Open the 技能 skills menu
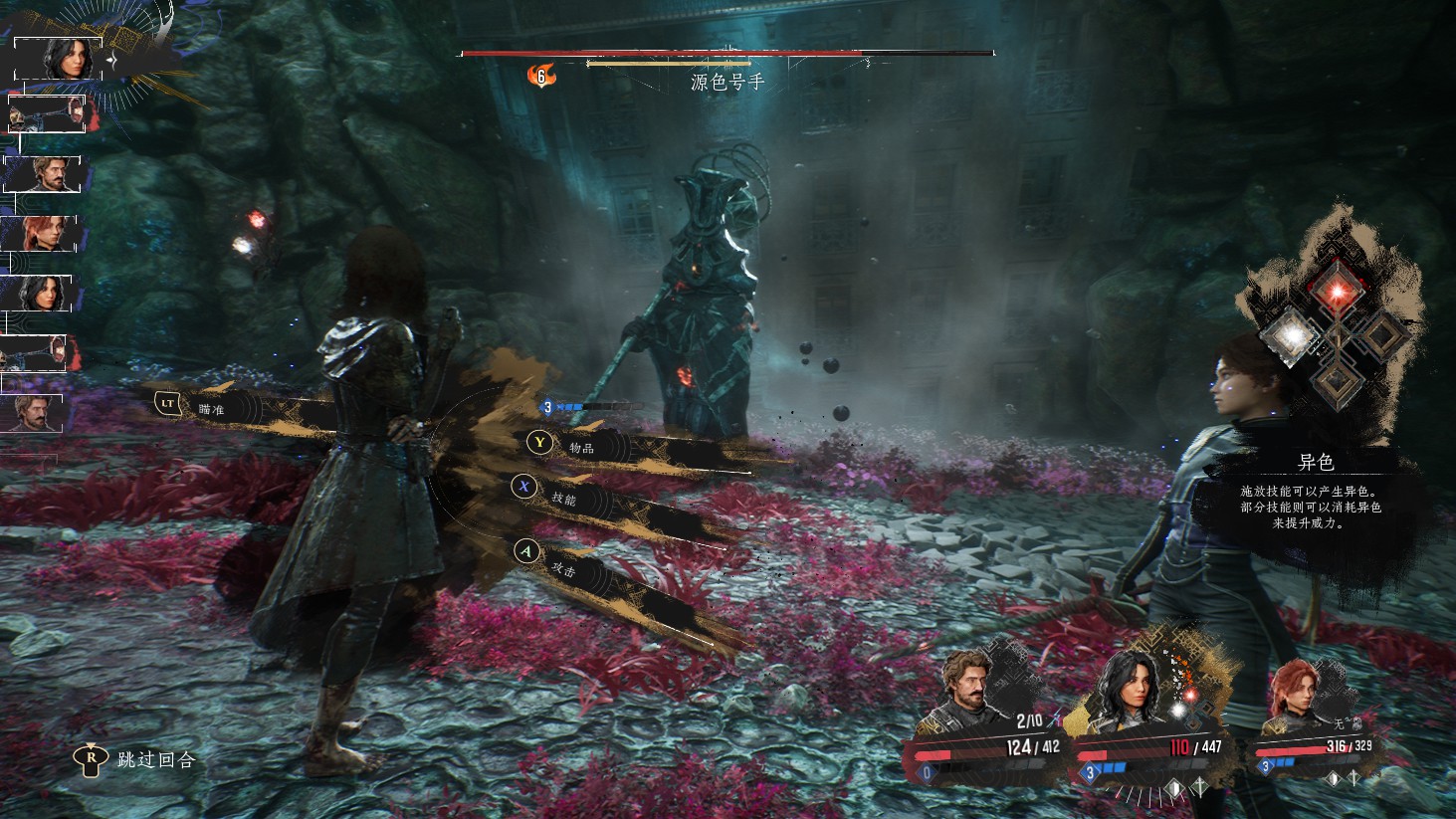Image resolution: width=1456 pixels, height=819 pixels. (x=562, y=497)
